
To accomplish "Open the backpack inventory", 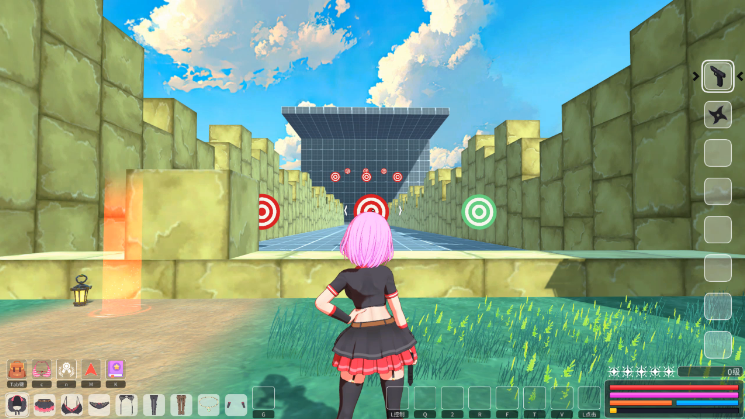I will [x=16, y=369].
